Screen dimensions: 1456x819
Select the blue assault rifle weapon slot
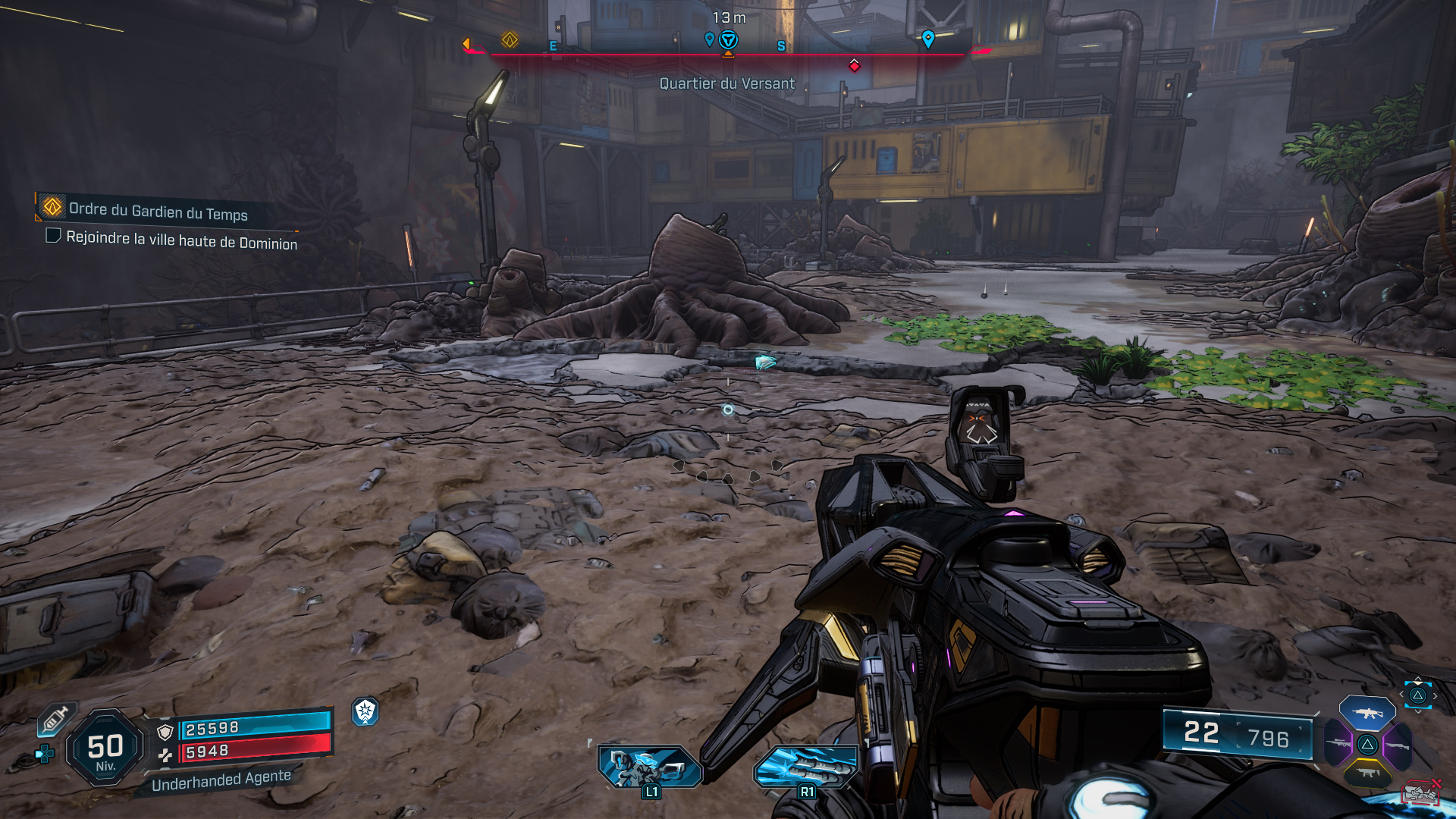point(1367,713)
